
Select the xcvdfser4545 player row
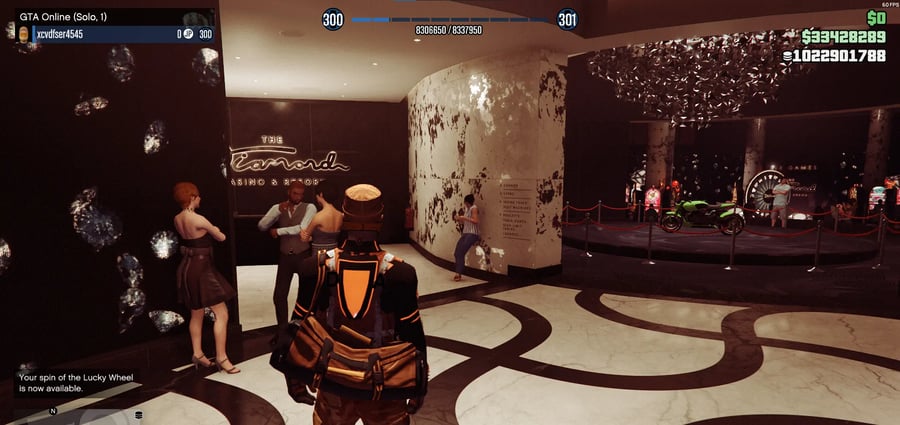point(110,34)
